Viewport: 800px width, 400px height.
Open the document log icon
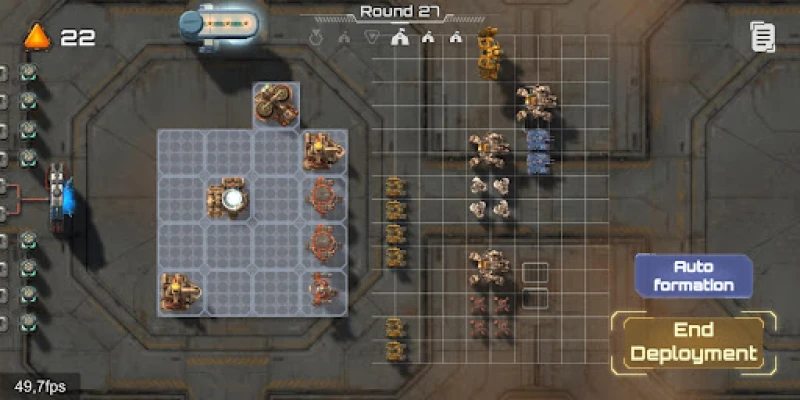pyautogui.click(x=763, y=38)
